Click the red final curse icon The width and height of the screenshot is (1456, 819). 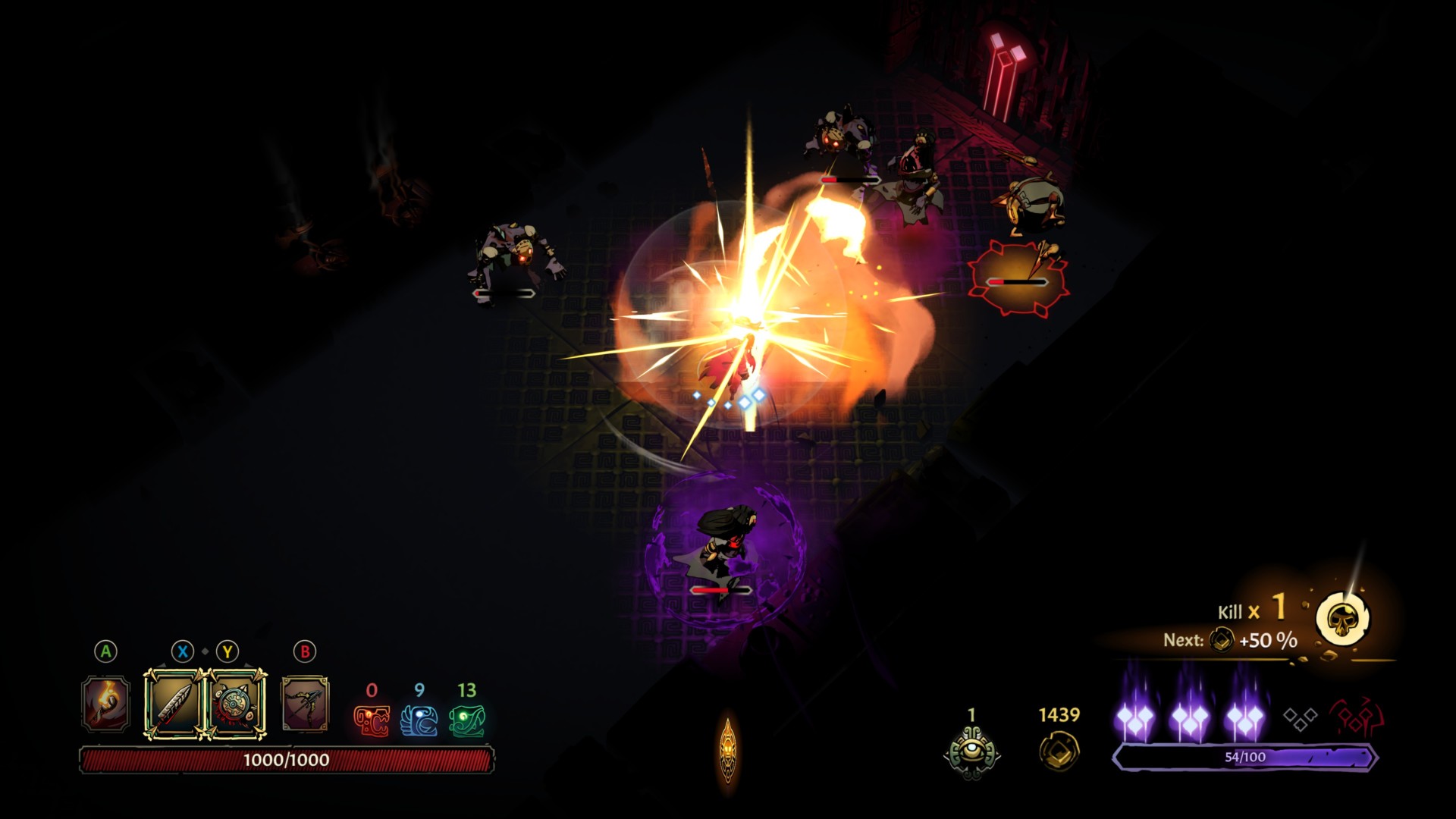coord(1357,718)
